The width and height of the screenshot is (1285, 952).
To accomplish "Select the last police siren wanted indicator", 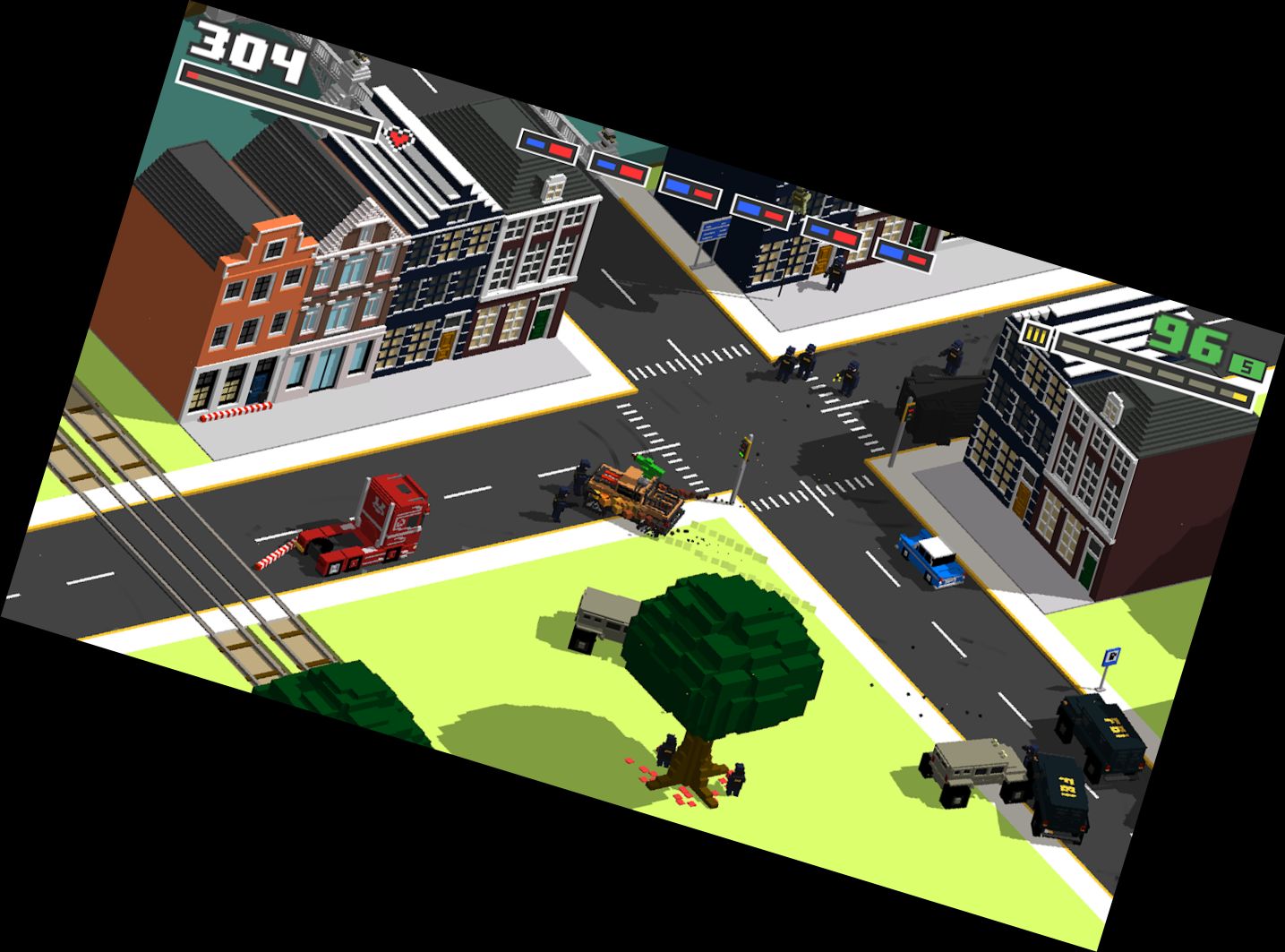I will point(903,254).
